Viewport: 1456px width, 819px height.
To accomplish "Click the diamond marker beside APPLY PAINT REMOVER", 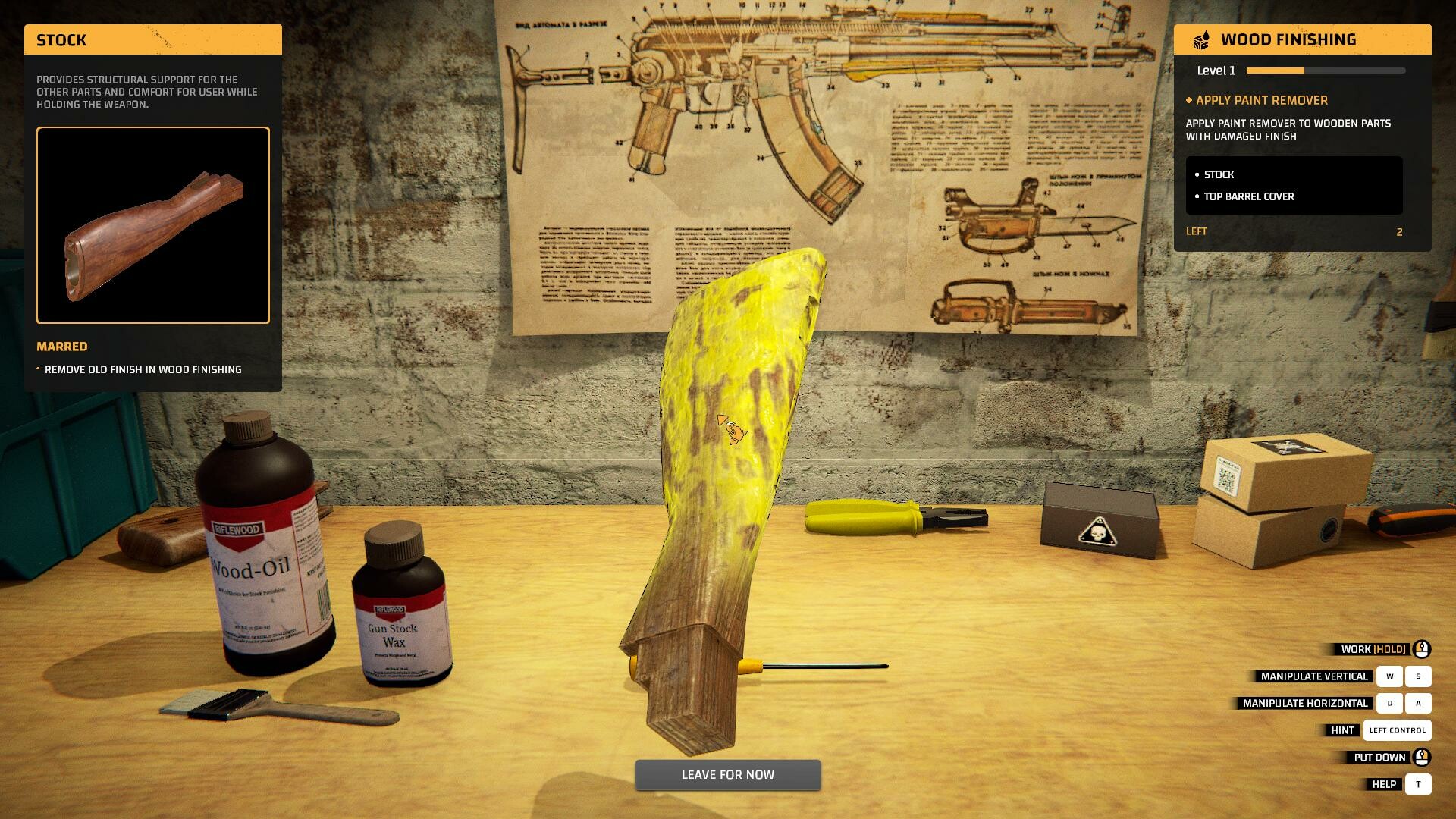I will coord(1189,100).
